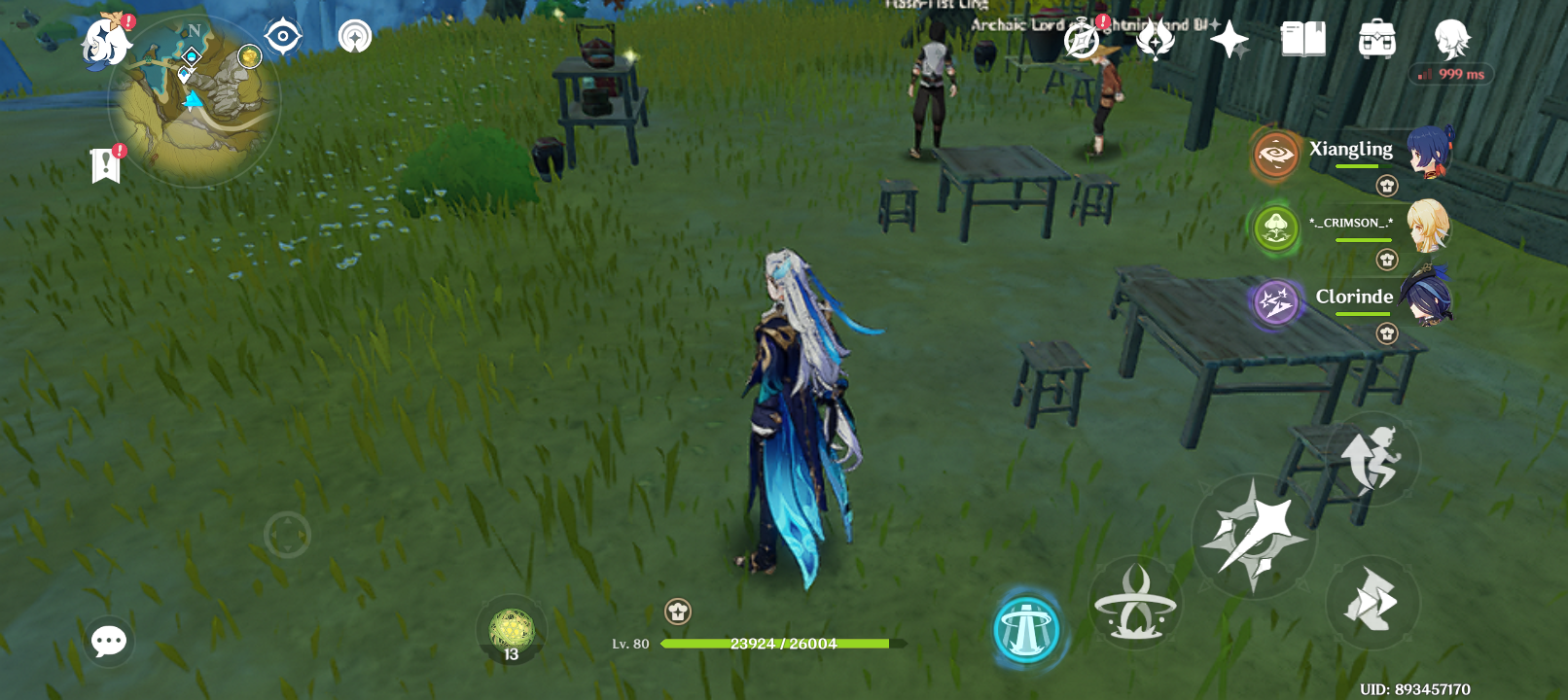
Task: Open the Adventurer Handbook book icon
Action: click(x=1305, y=39)
